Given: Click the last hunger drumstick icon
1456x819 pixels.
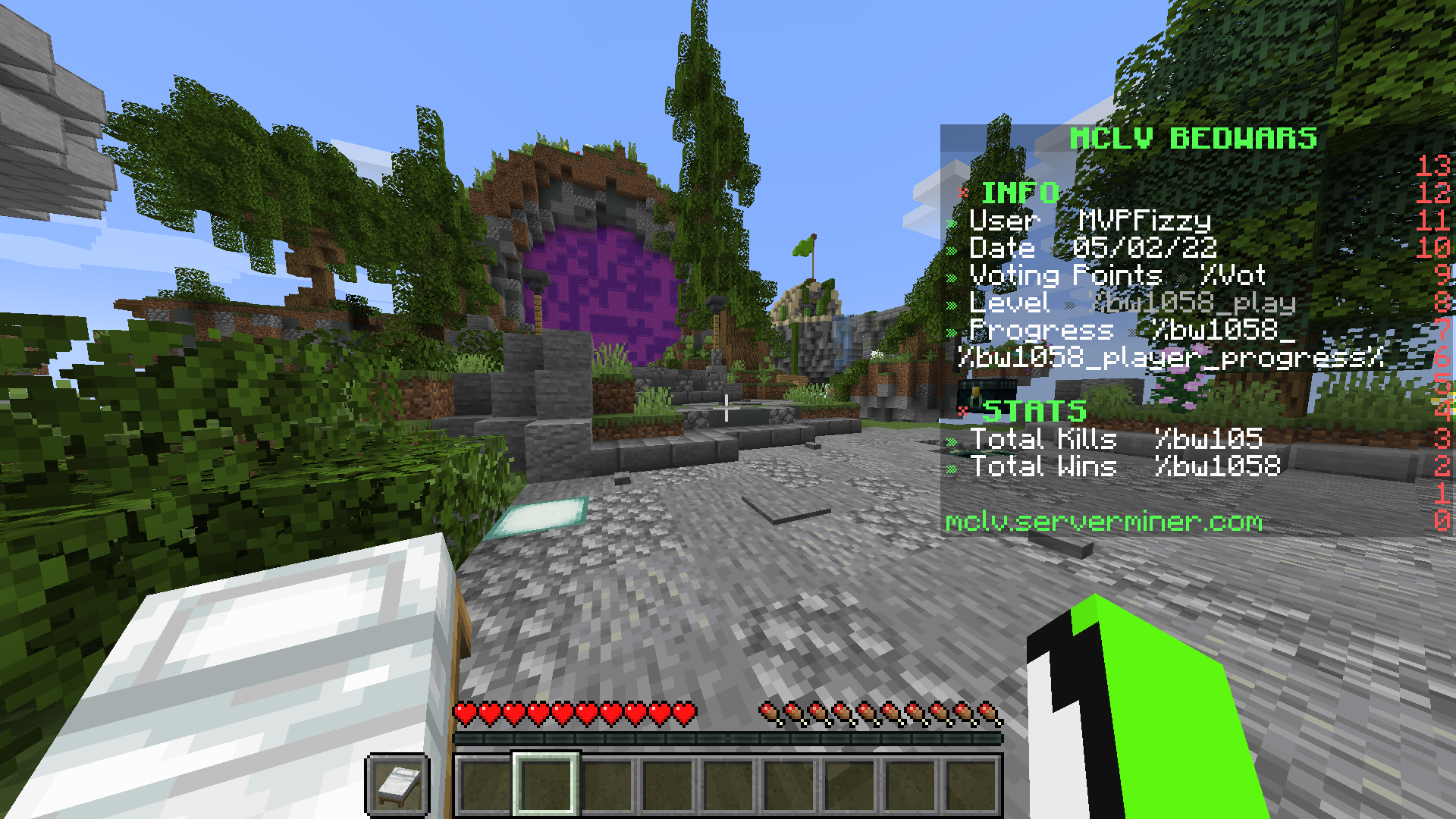Looking at the screenshot, I should click(987, 711).
